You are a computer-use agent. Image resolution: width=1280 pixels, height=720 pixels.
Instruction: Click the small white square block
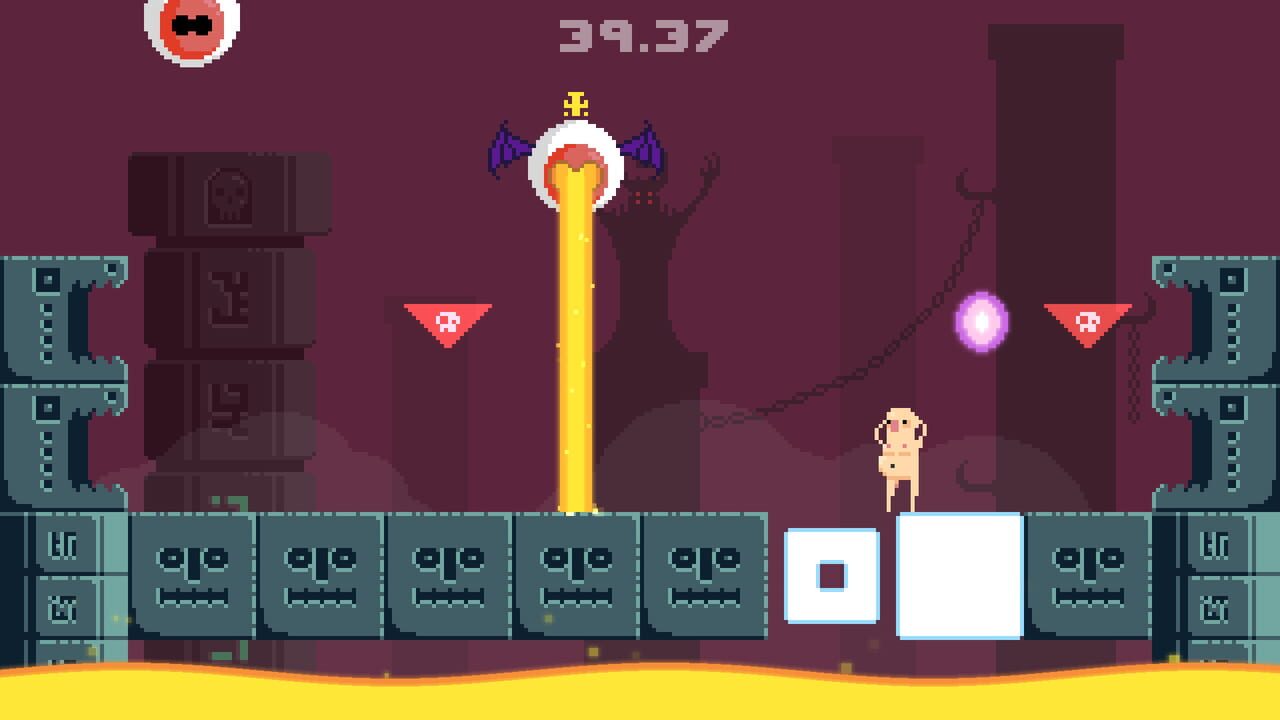(832, 575)
